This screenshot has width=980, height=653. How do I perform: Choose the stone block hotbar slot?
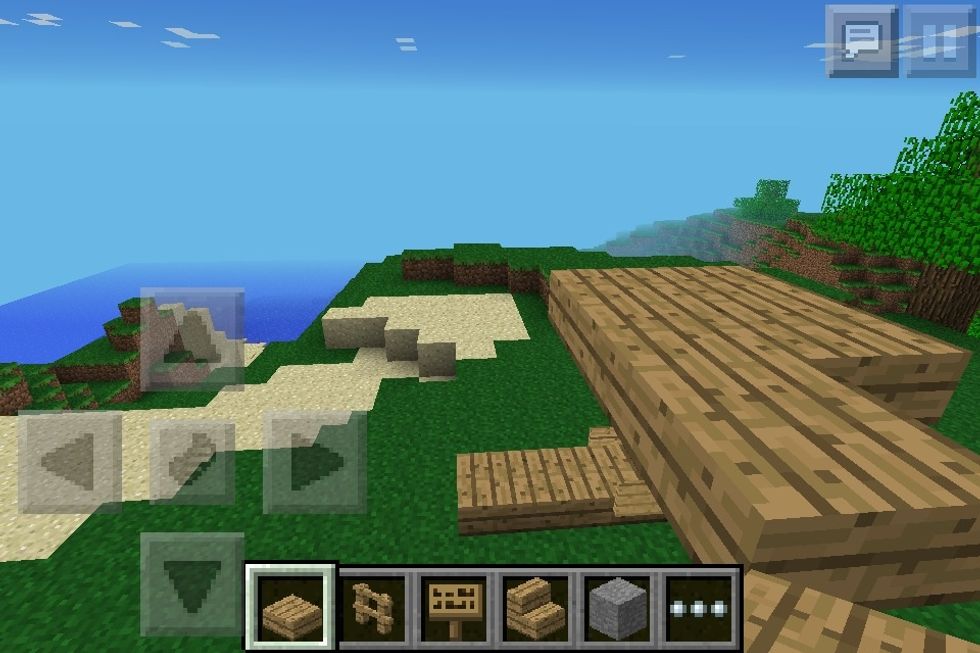(617, 607)
